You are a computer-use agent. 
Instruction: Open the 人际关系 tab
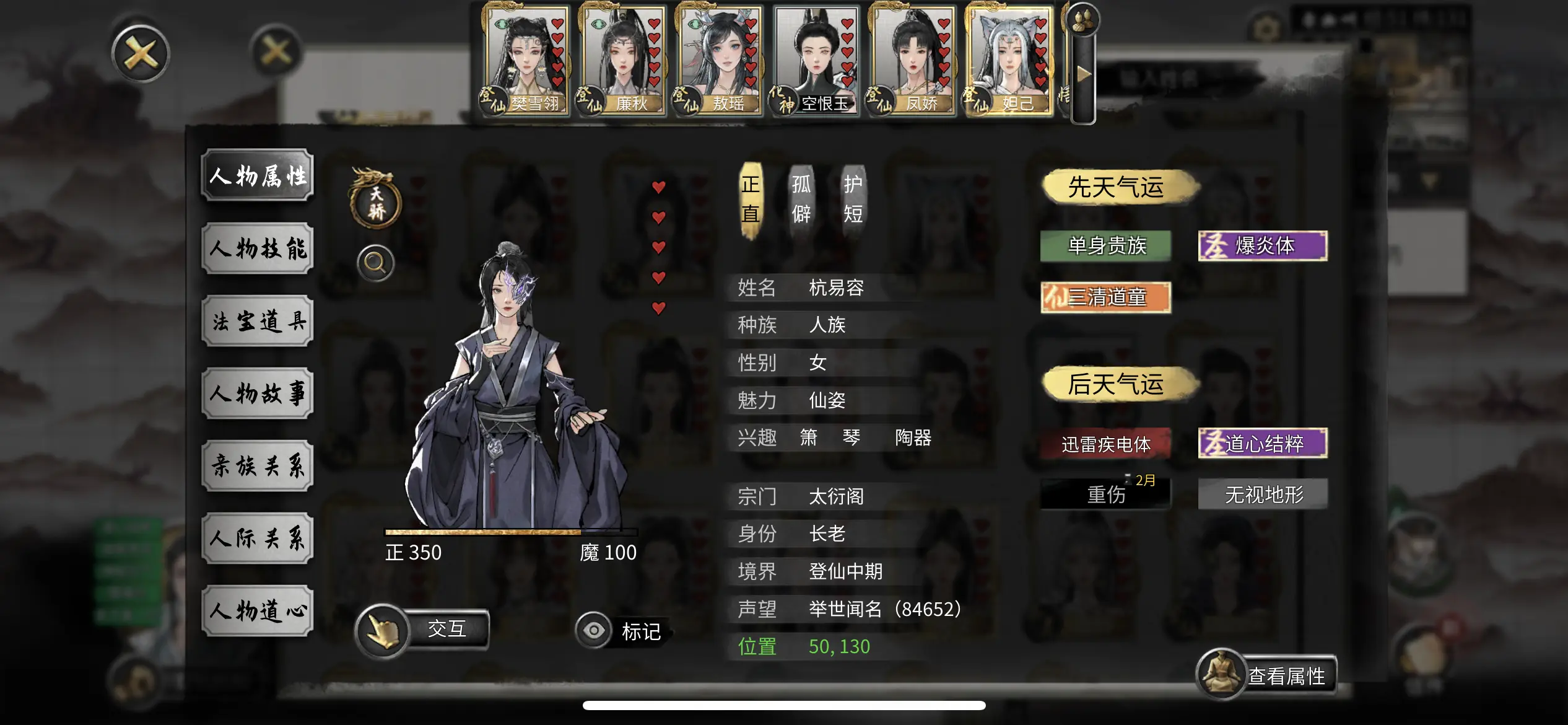(x=258, y=538)
